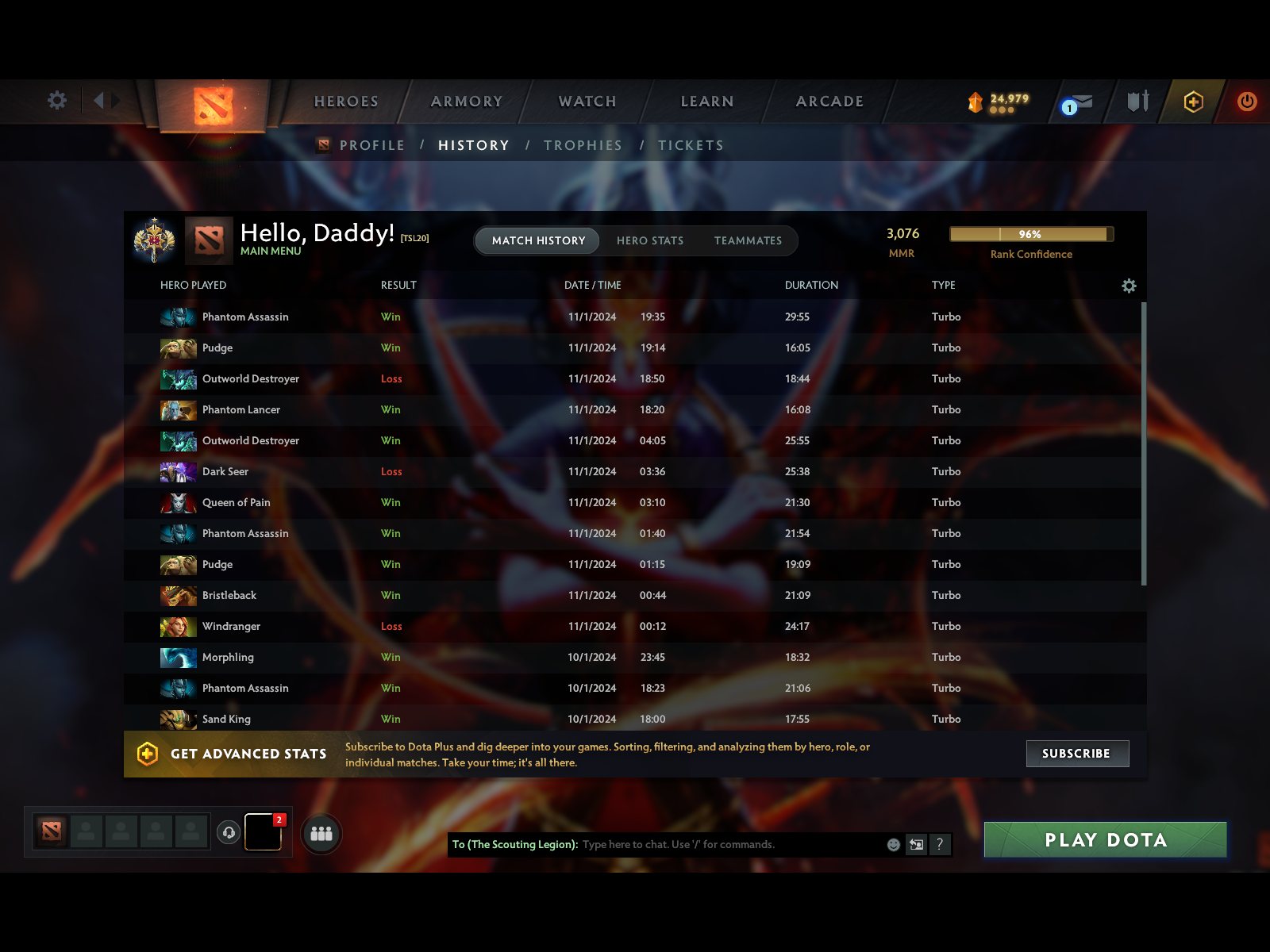Screen dimensions: 1270x952
Task: Select the TEAMMATES tab toggle
Action: pos(747,240)
